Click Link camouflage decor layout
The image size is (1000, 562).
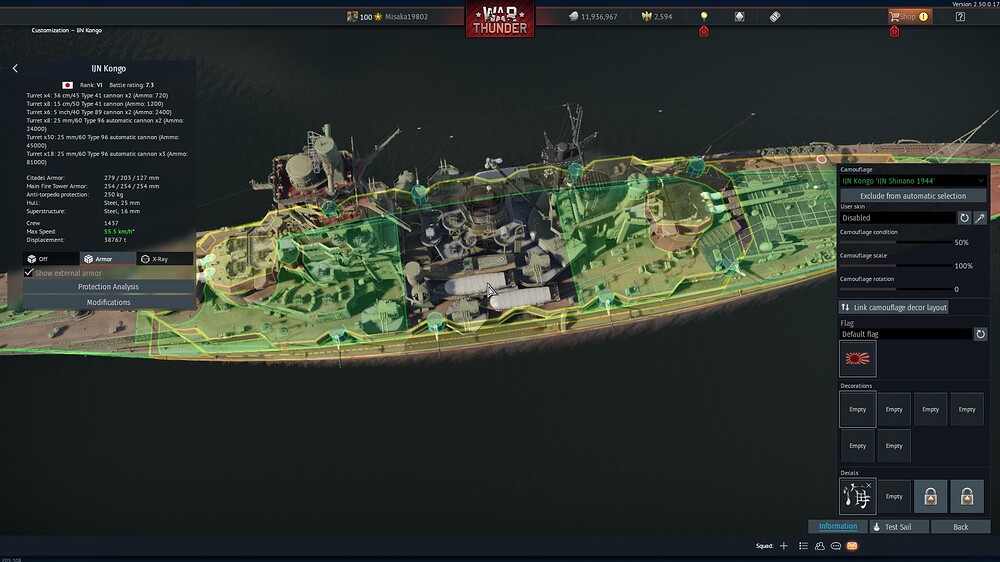point(893,307)
